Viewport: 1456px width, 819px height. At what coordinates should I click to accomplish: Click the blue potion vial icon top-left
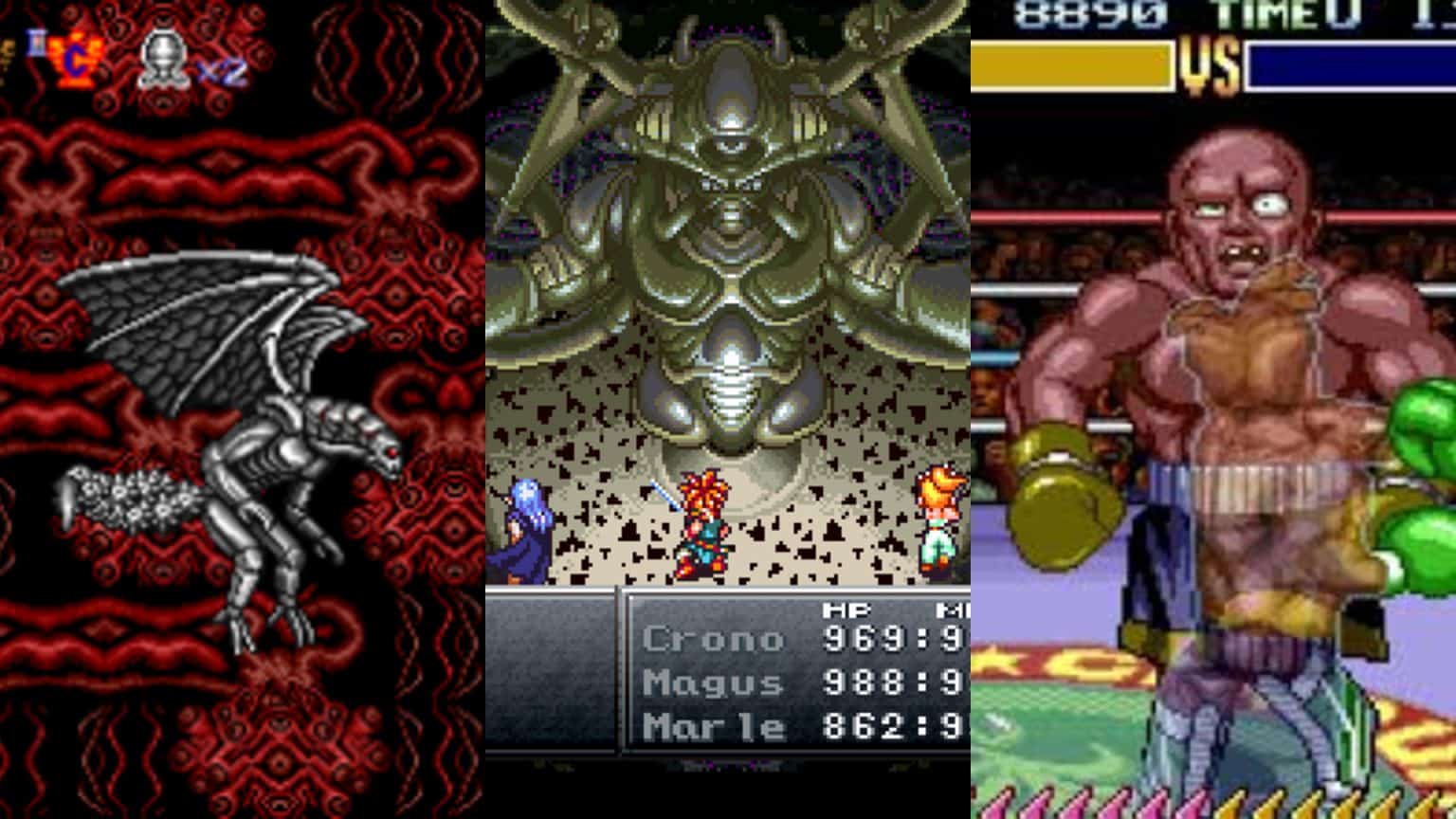[35, 43]
